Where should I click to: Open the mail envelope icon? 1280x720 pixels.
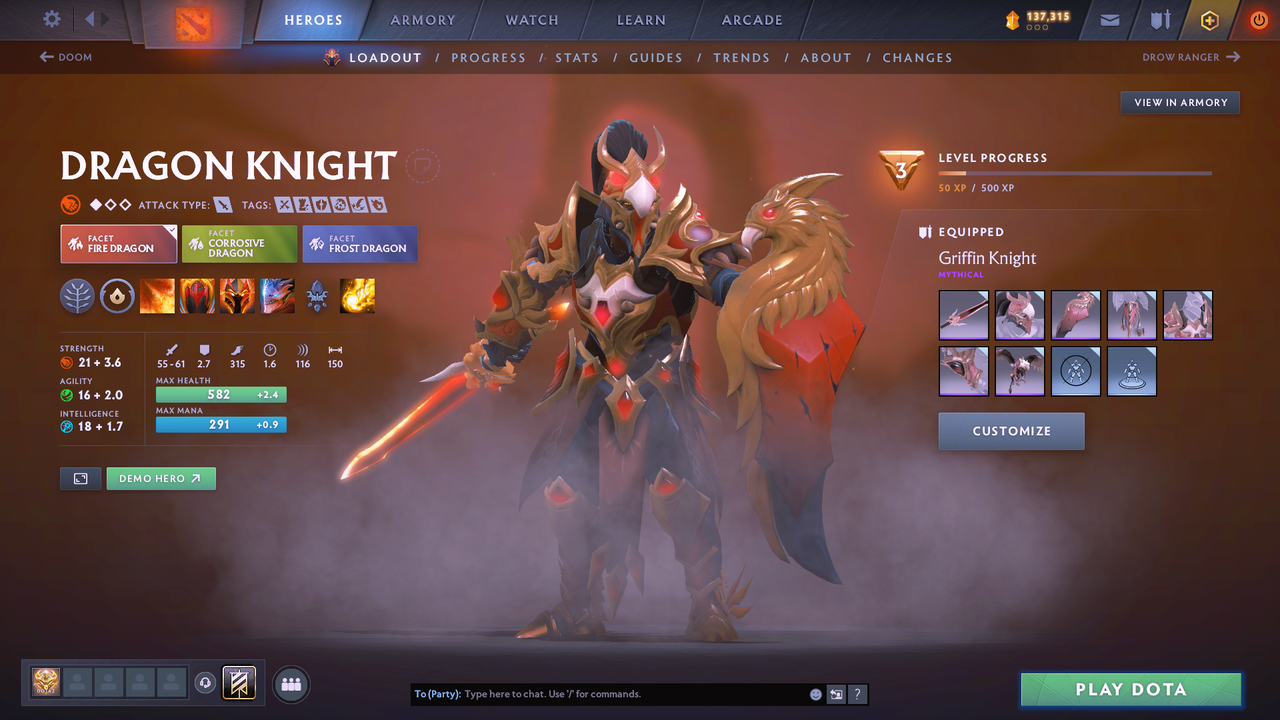(1108, 19)
